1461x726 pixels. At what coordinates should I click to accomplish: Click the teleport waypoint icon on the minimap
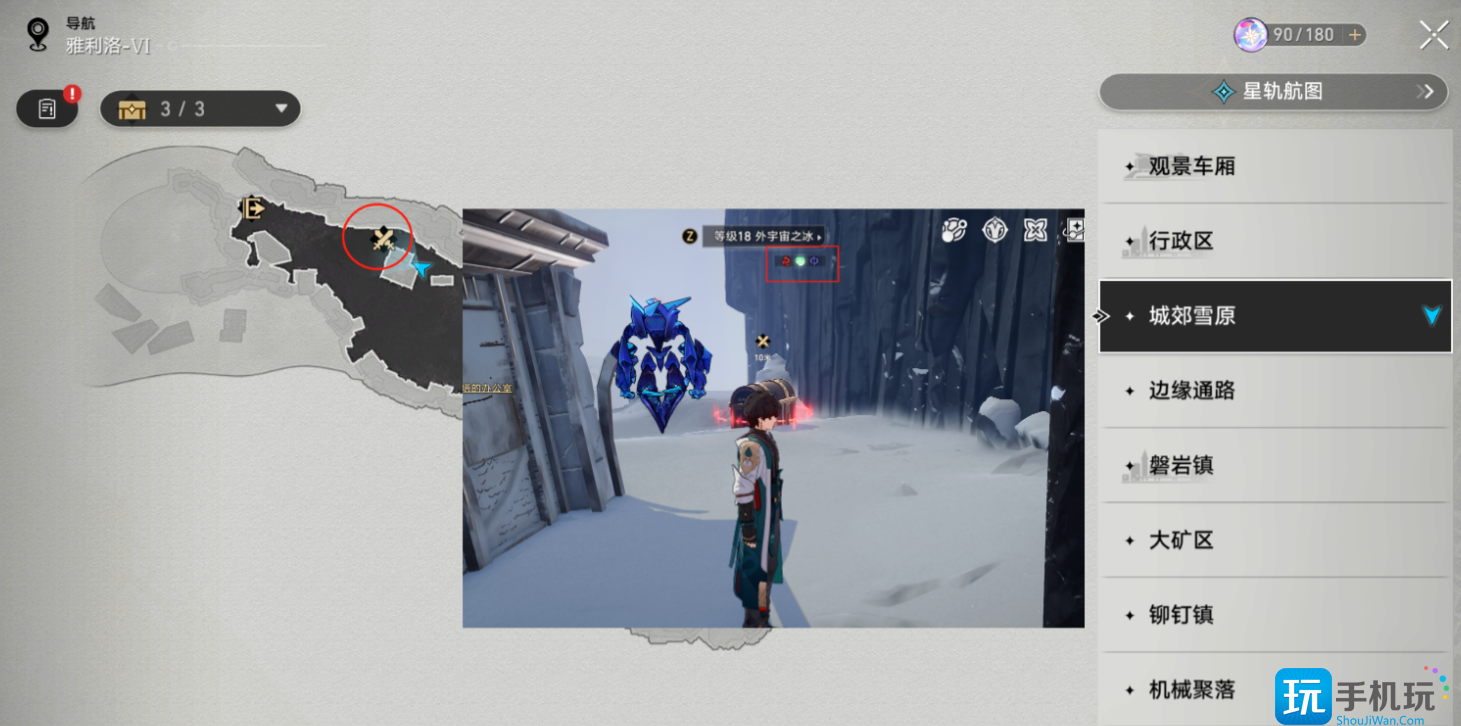[252, 209]
